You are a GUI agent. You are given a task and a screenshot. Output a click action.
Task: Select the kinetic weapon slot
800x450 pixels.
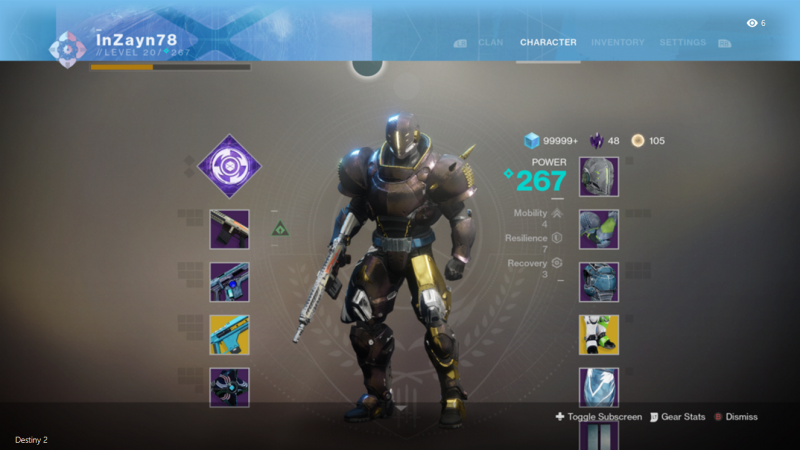point(229,229)
